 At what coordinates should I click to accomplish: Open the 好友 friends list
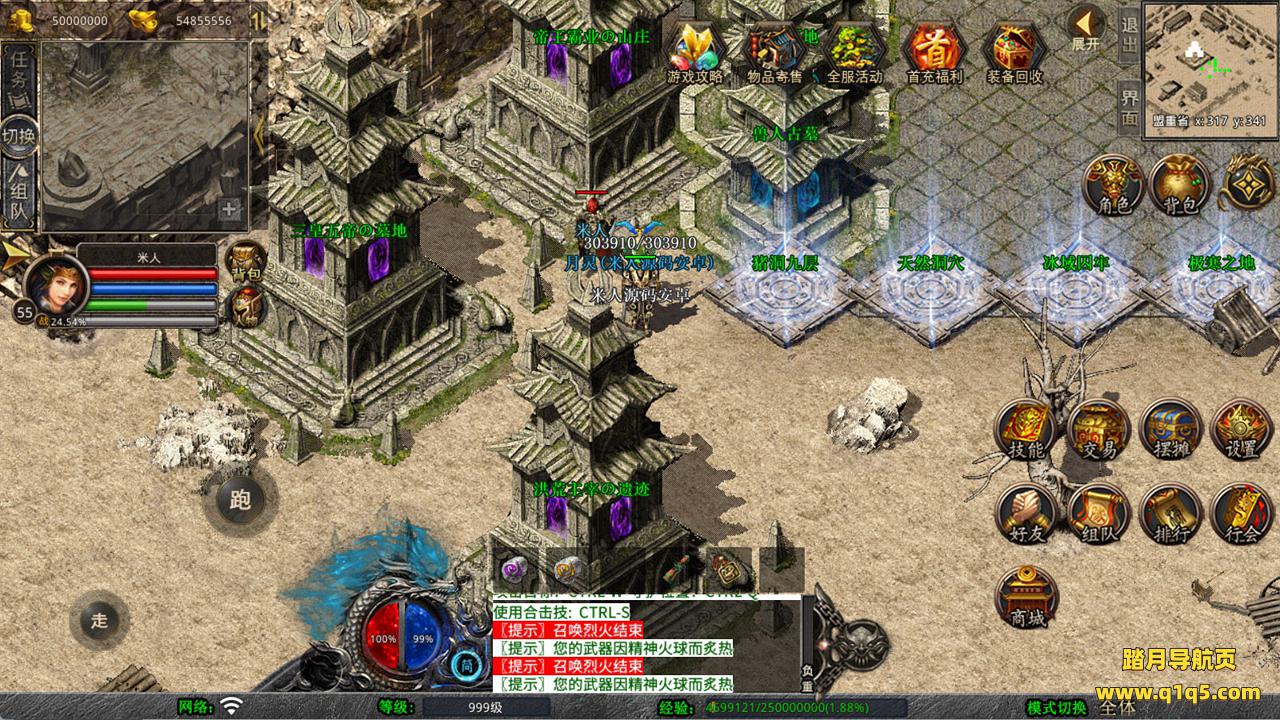pyautogui.click(x=1026, y=514)
